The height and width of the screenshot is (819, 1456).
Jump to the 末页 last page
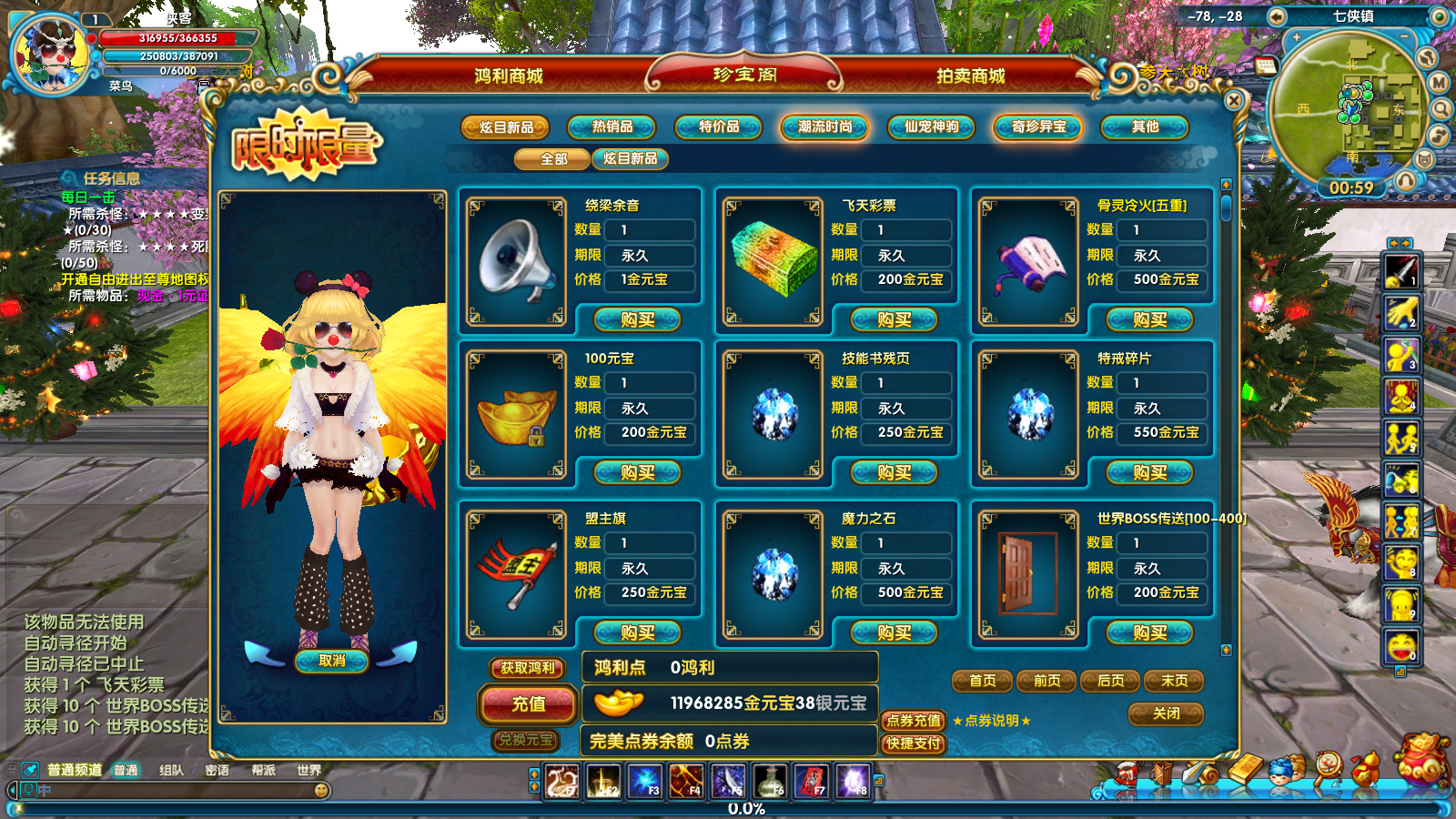point(1174,681)
